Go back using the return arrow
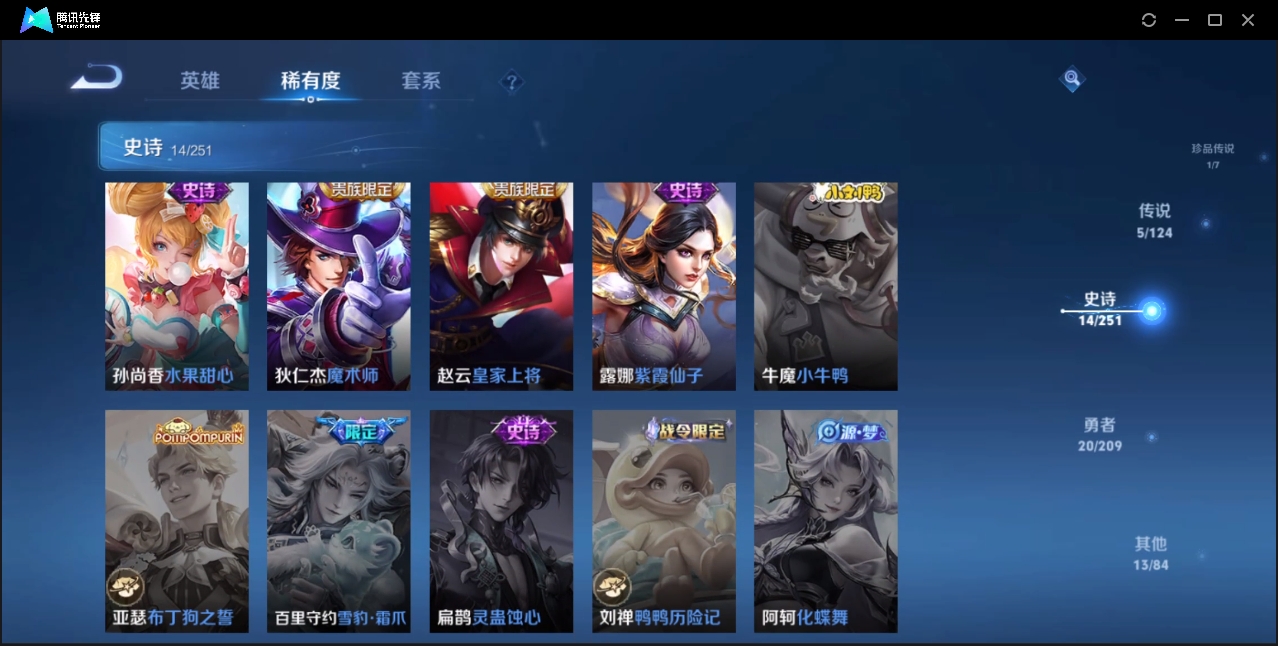 pos(97,77)
